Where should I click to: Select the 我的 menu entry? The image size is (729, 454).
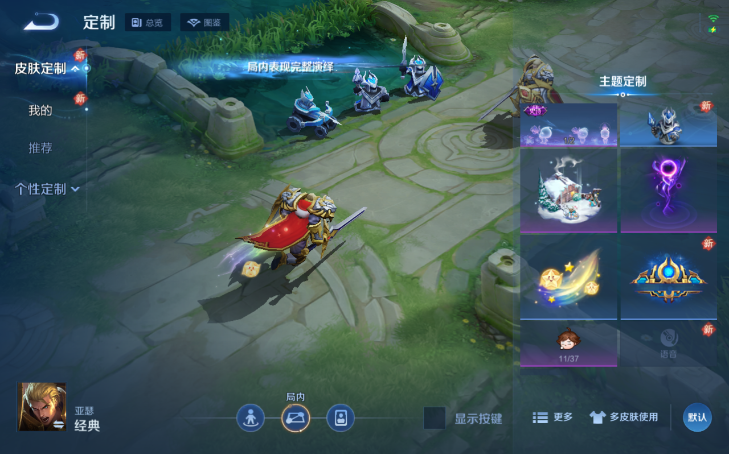coord(40,110)
